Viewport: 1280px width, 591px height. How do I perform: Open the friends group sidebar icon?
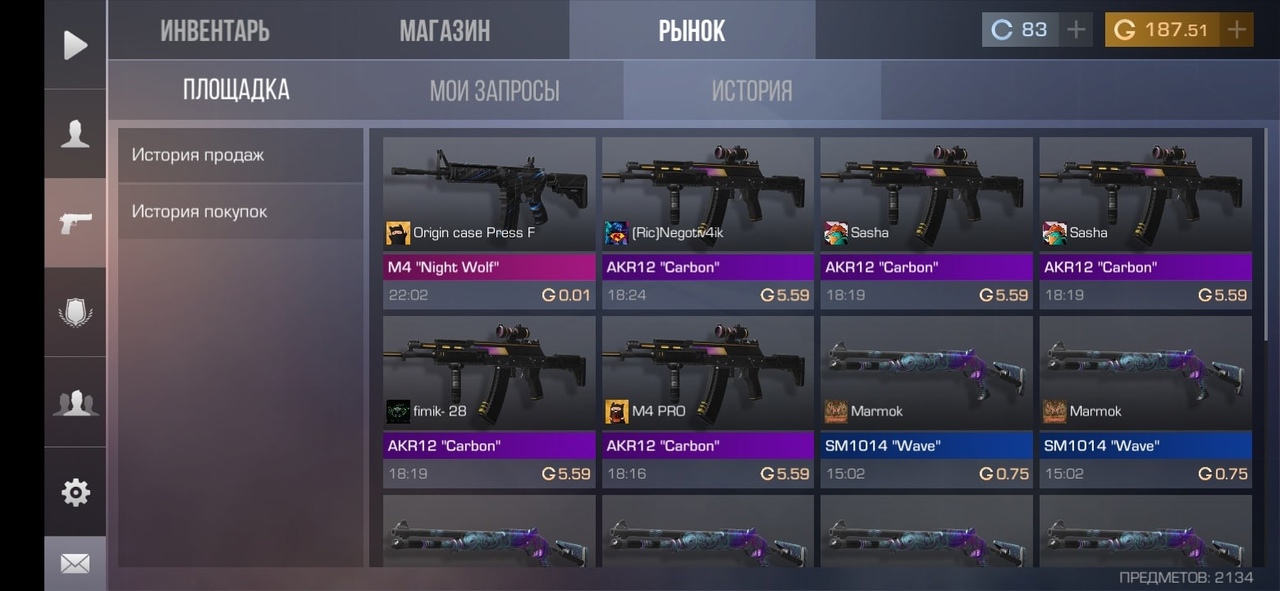[x=75, y=402]
